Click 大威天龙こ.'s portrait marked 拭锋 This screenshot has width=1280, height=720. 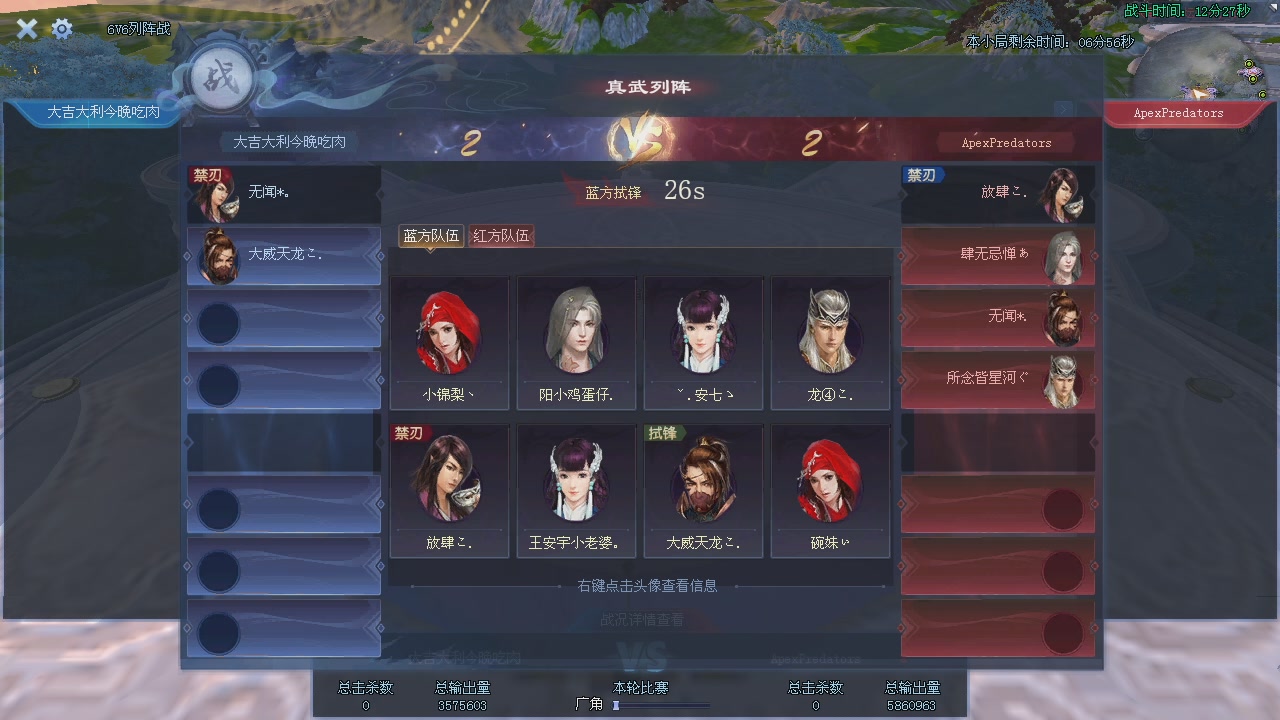click(703, 480)
